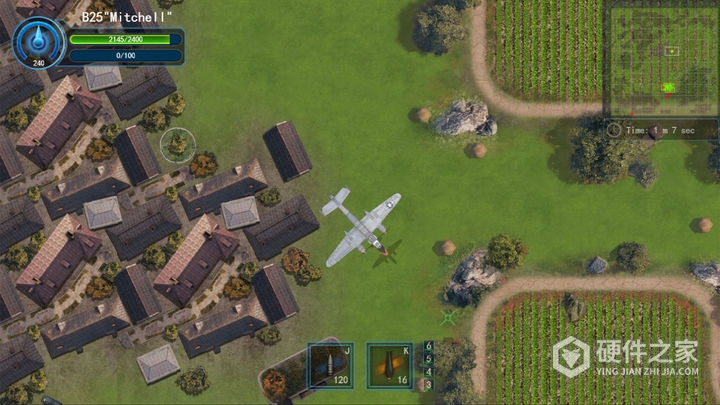Choose slot number 6 in the column
720x405 pixels.
click(x=430, y=346)
